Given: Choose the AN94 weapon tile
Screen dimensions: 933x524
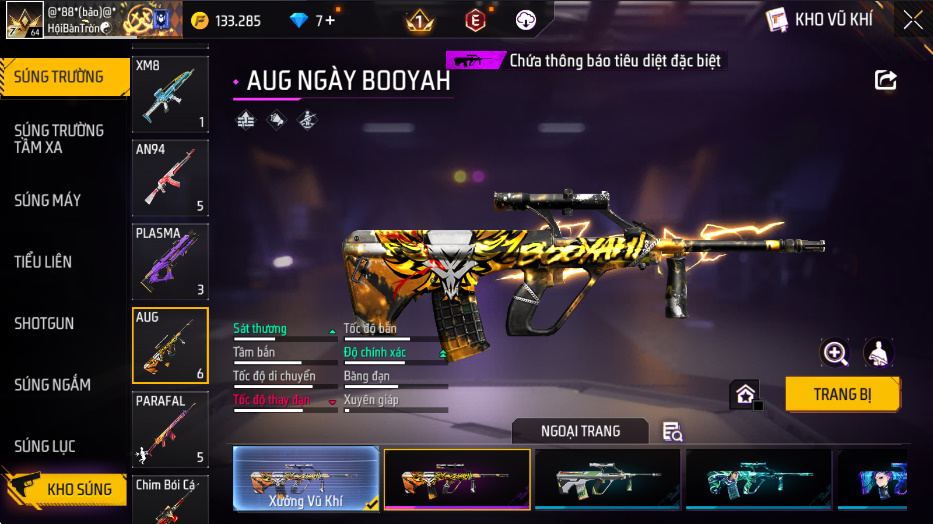Looking at the screenshot, I should pyautogui.click(x=170, y=178).
